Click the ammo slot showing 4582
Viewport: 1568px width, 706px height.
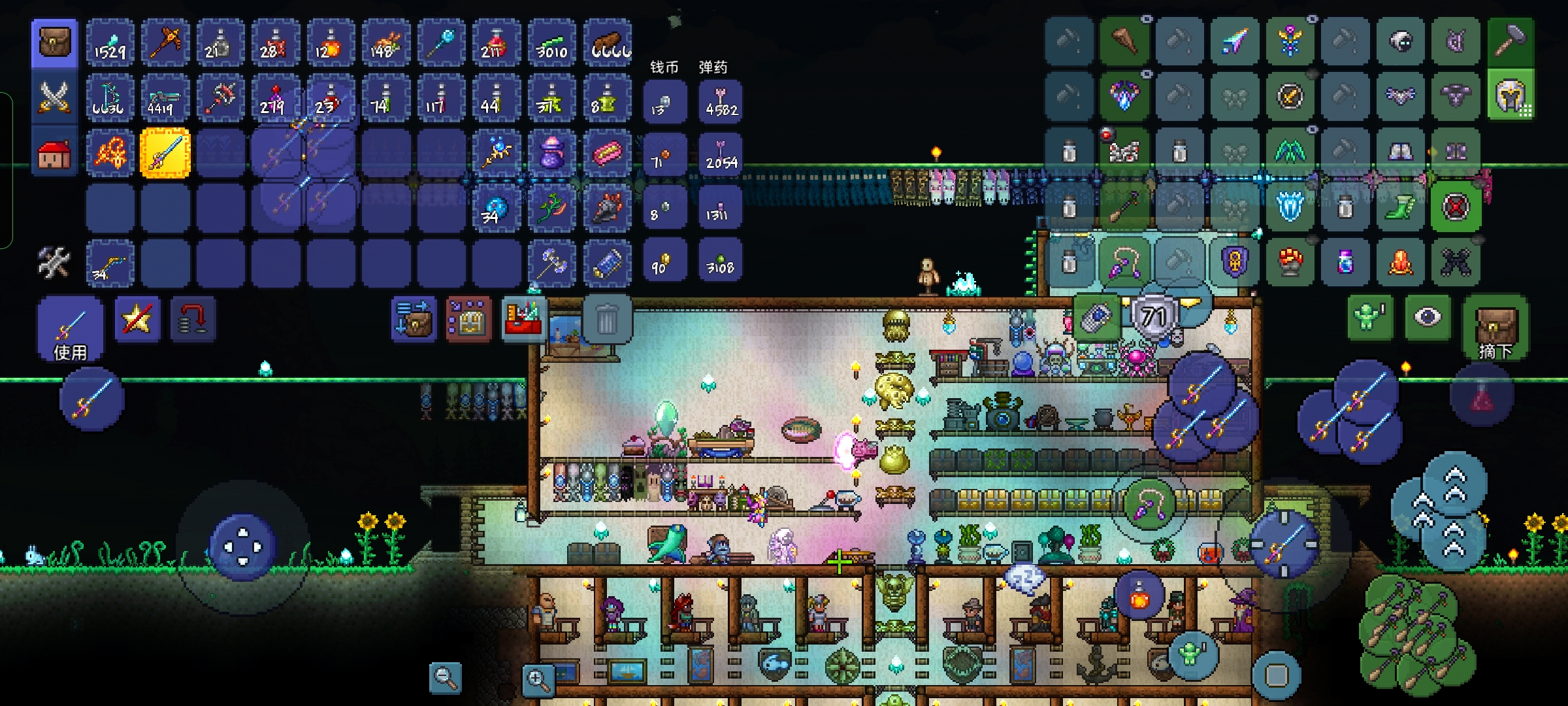click(720, 101)
